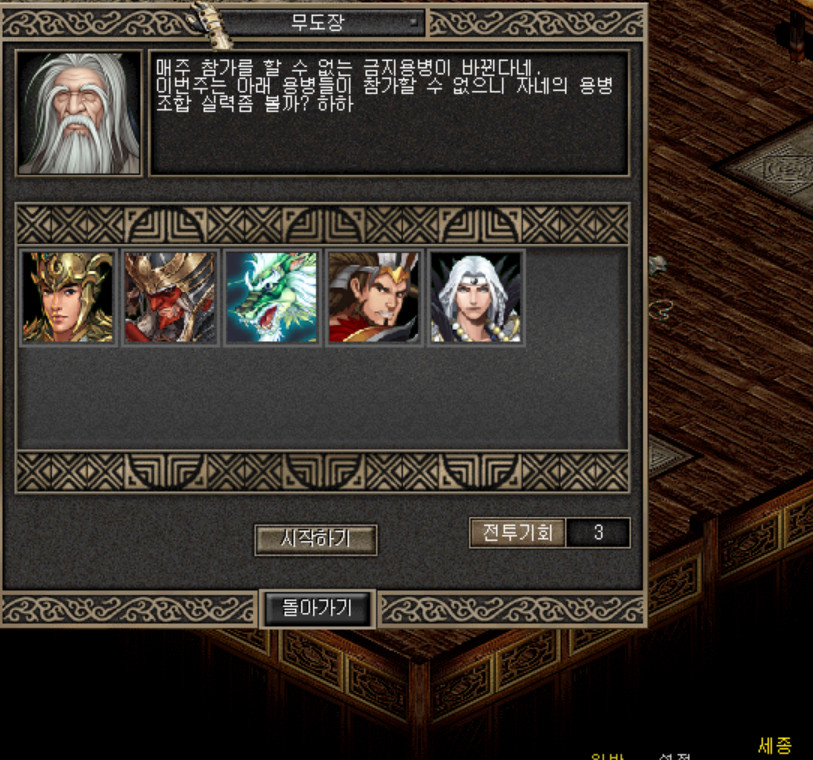Image resolution: width=813 pixels, height=760 pixels.
Task: Choose the red-masked samurai mercenary portrait
Action: click(170, 297)
